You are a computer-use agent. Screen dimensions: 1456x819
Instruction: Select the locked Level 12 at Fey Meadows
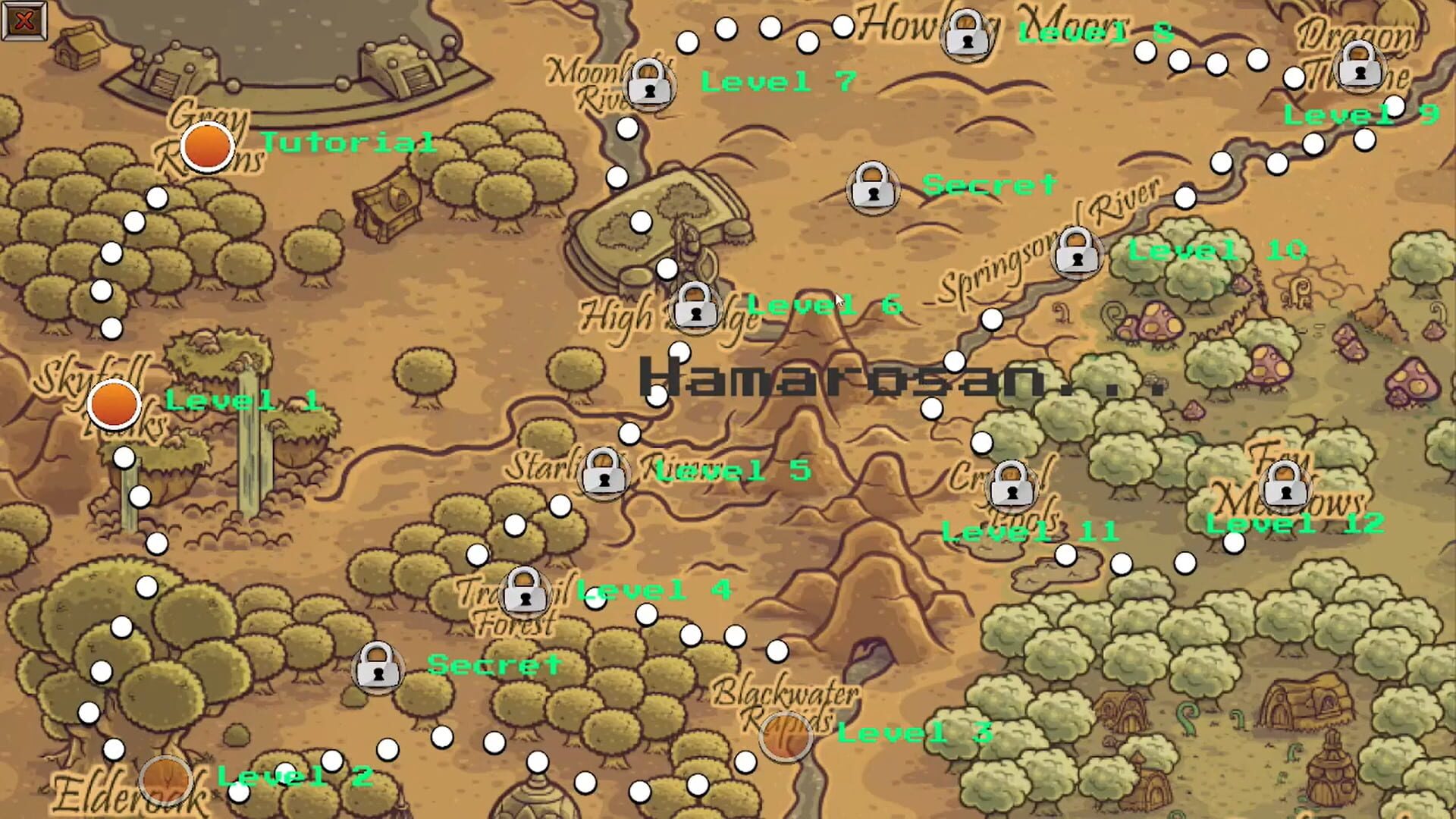click(x=1285, y=485)
